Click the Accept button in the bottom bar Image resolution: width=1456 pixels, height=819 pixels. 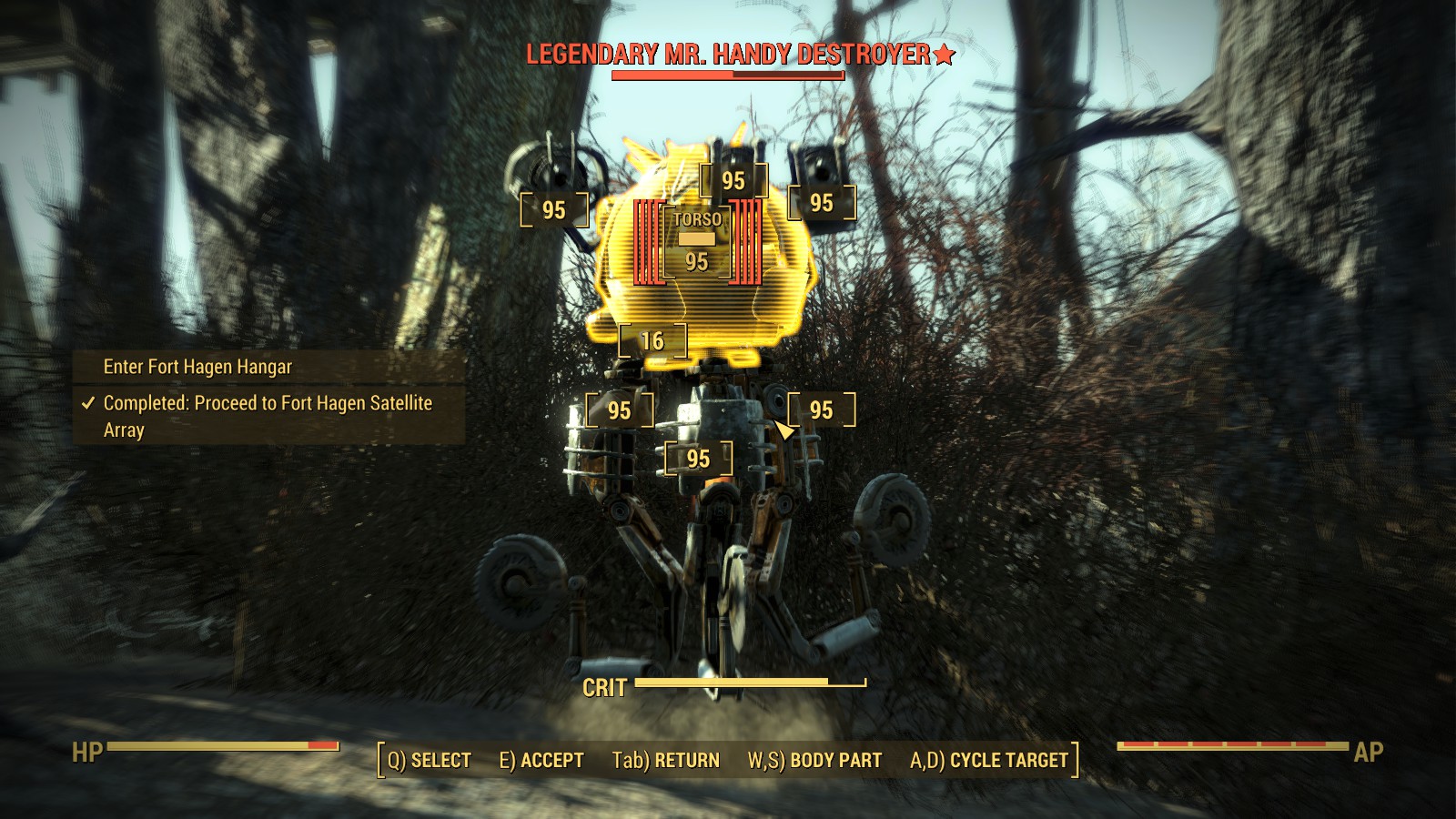(541, 761)
